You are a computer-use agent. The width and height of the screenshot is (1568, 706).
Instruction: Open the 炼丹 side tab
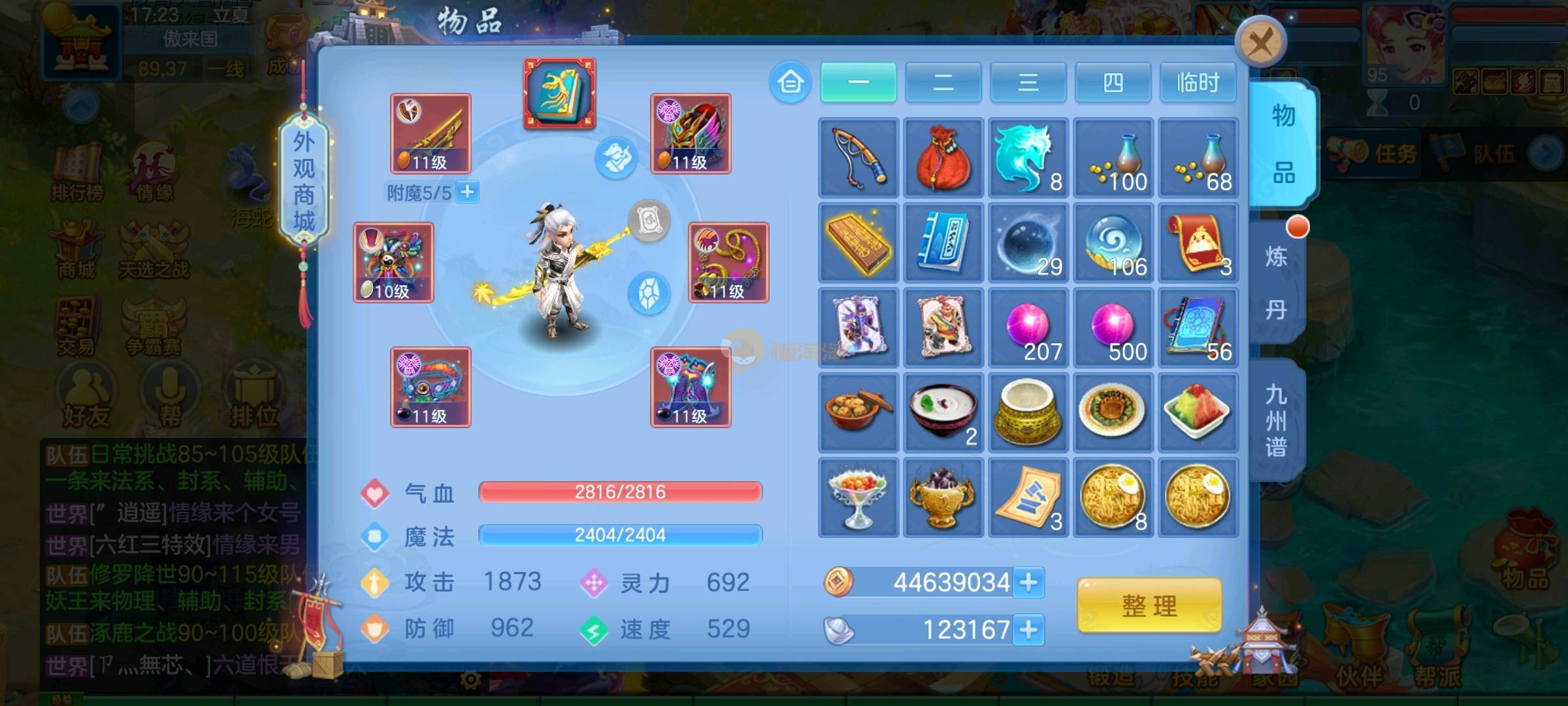point(1276,282)
